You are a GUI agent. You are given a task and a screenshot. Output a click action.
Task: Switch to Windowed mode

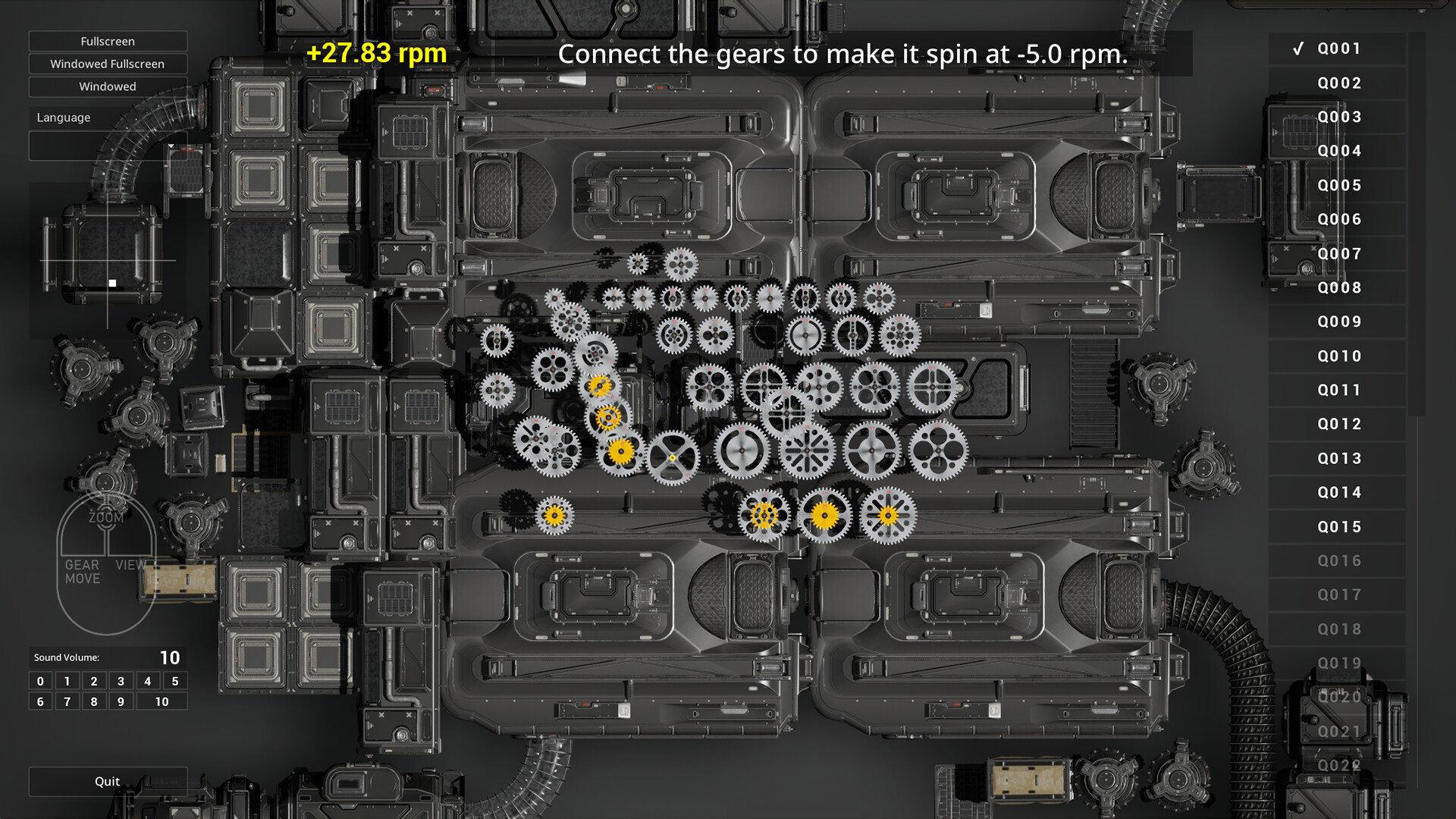[x=108, y=86]
